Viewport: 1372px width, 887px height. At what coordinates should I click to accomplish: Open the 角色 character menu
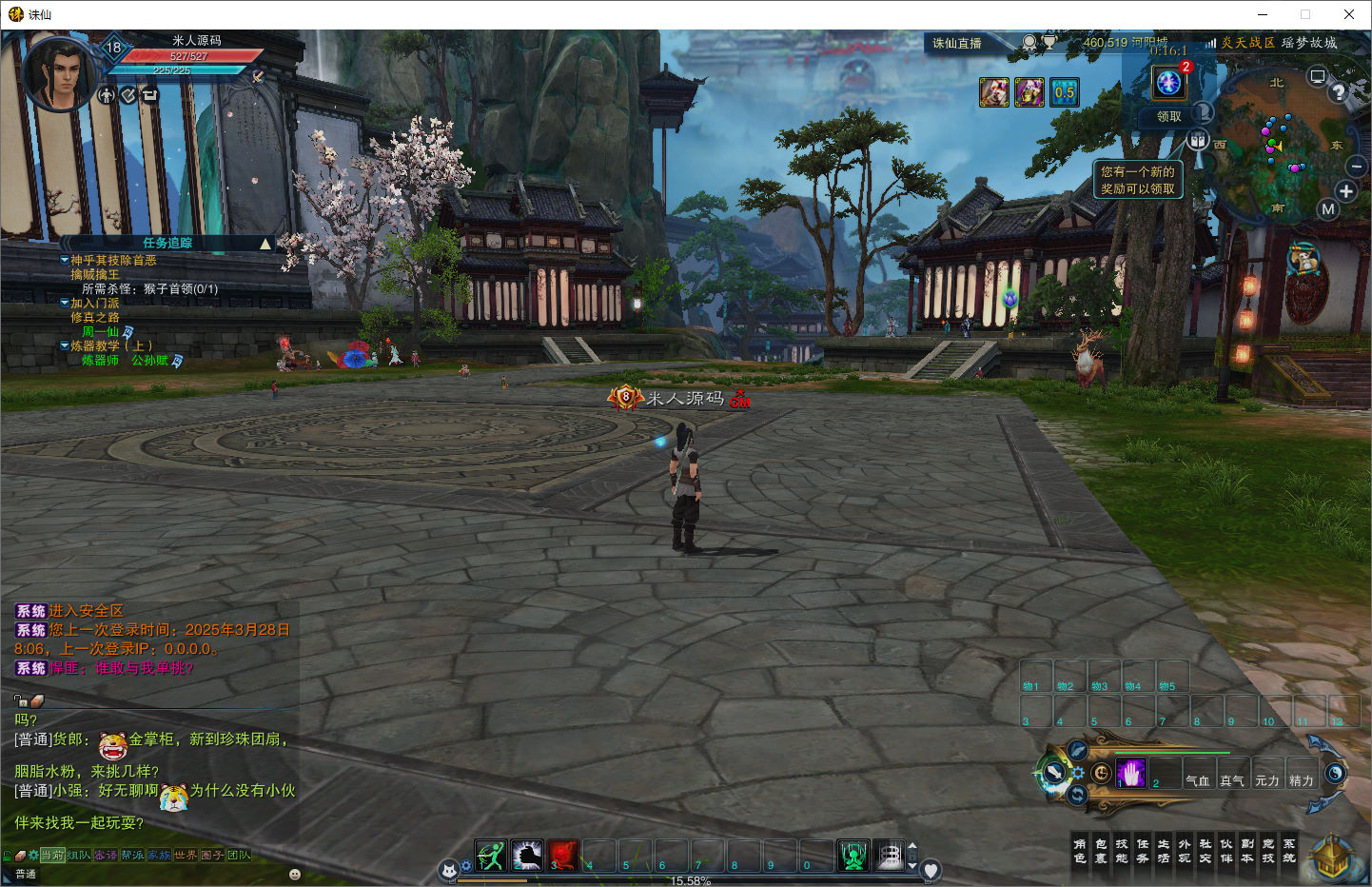(x=1080, y=851)
